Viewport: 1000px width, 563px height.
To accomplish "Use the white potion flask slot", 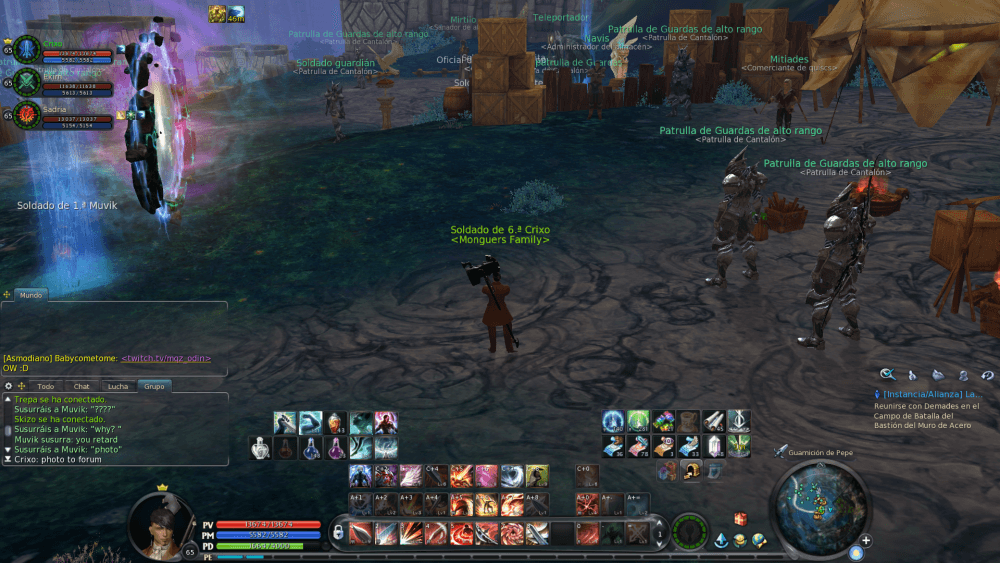I will coord(260,448).
